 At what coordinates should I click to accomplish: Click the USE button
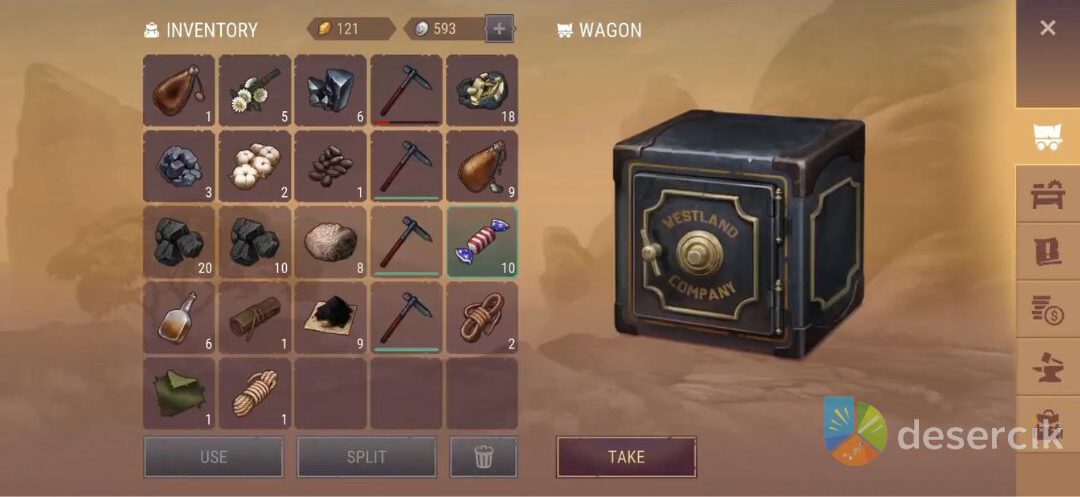click(x=213, y=457)
